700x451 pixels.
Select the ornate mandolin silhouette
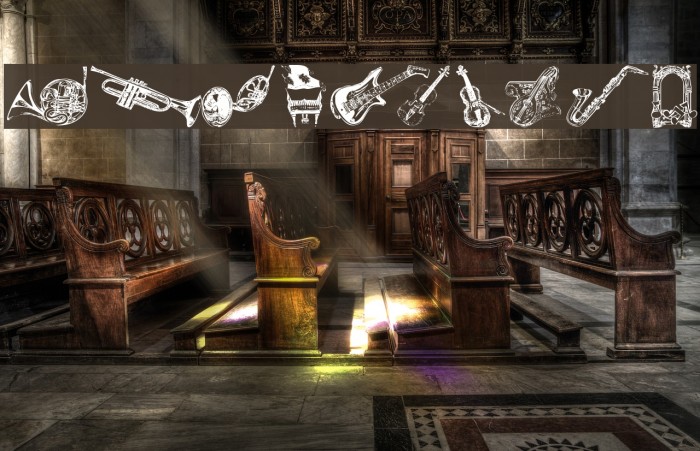pyautogui.click(x=531, y=97)
